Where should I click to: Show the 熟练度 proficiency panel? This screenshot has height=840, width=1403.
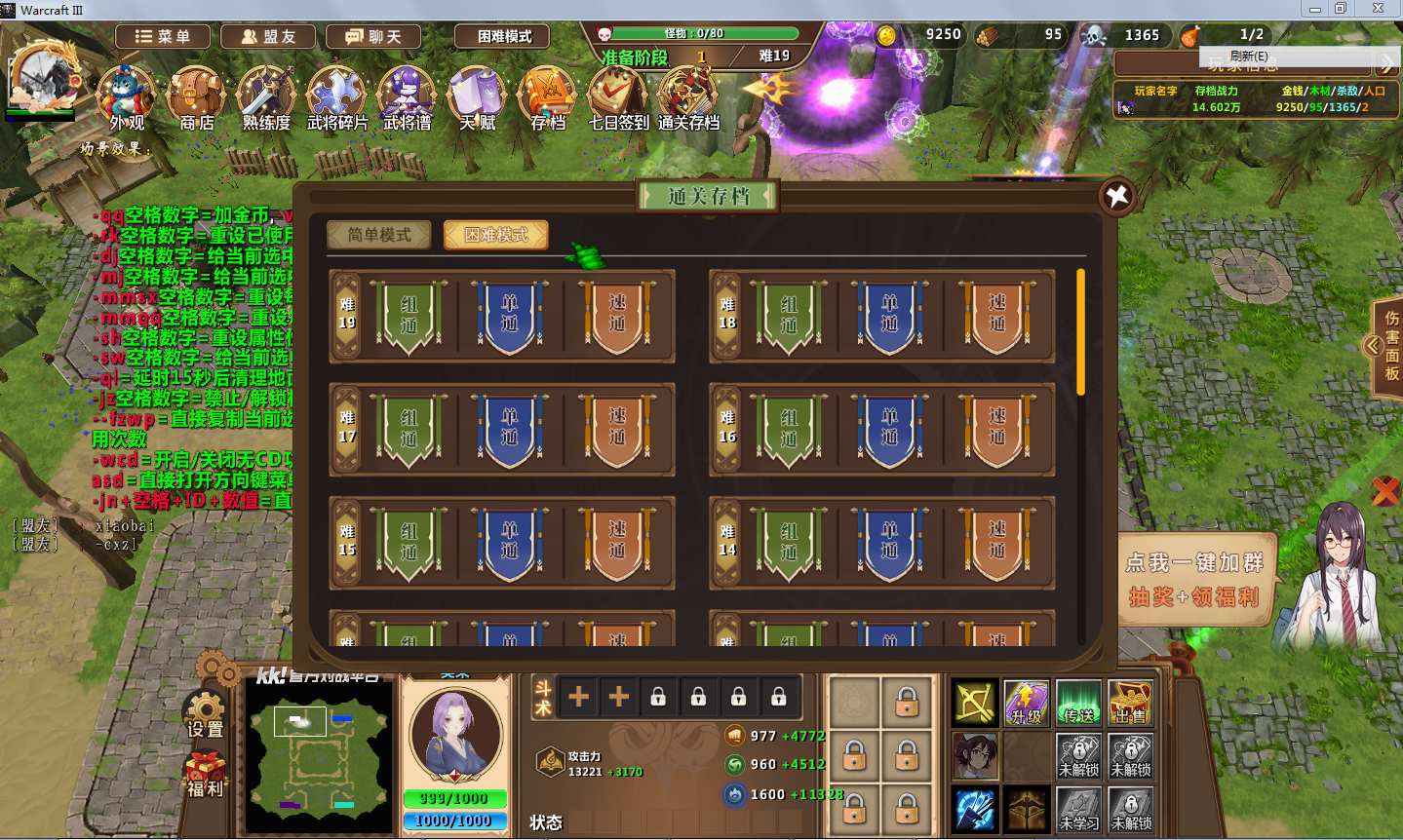[266, 95]
